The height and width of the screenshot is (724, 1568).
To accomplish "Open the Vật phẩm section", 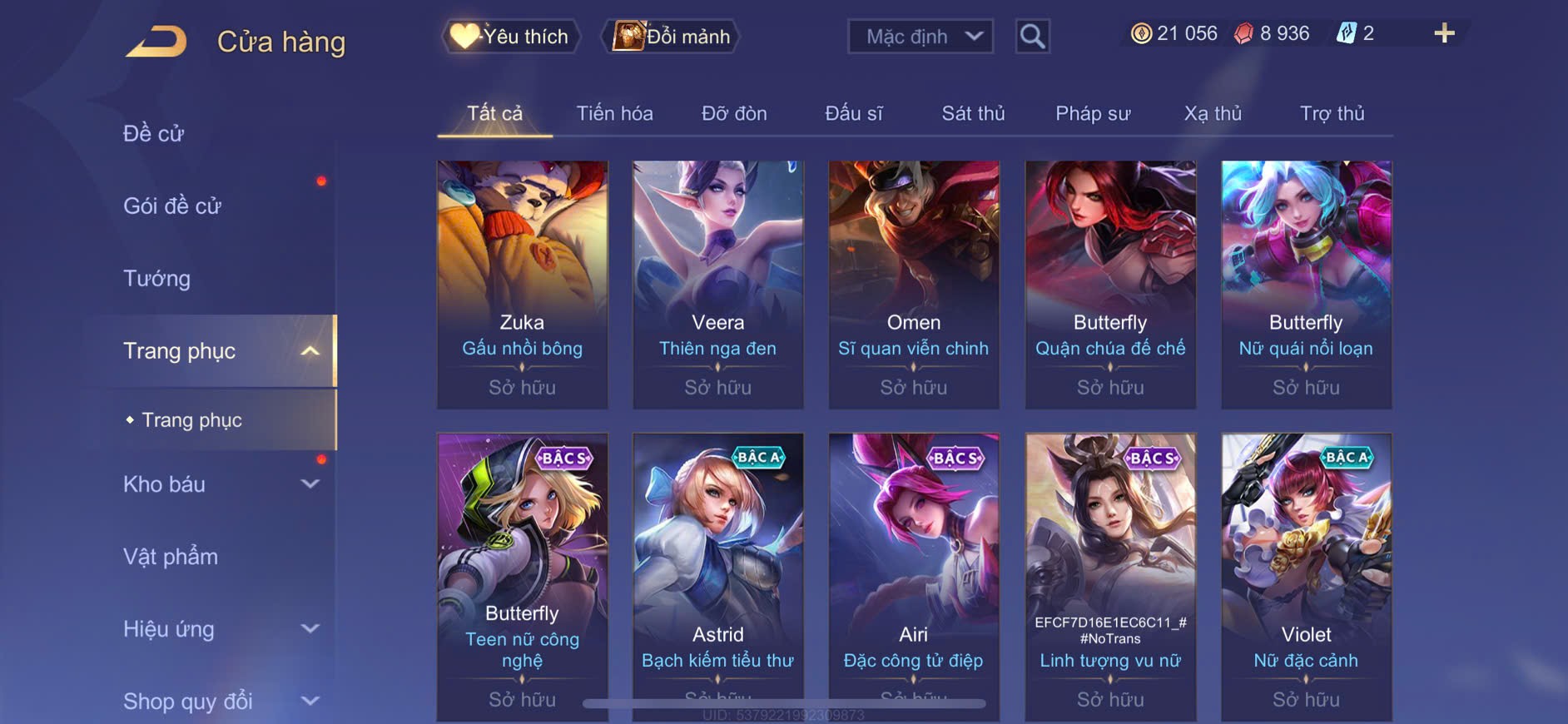I will click(x=171, y=557).
